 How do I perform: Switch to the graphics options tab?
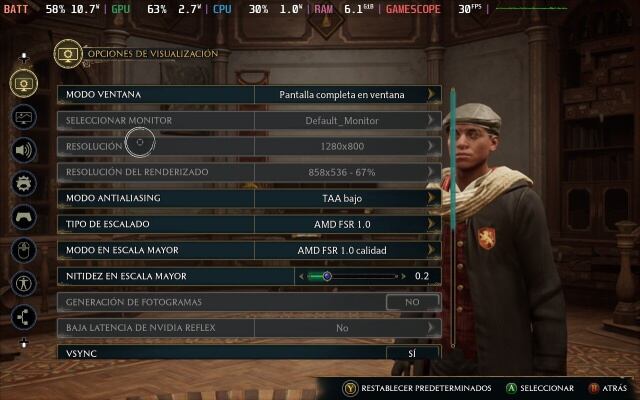tap(24, 116)
